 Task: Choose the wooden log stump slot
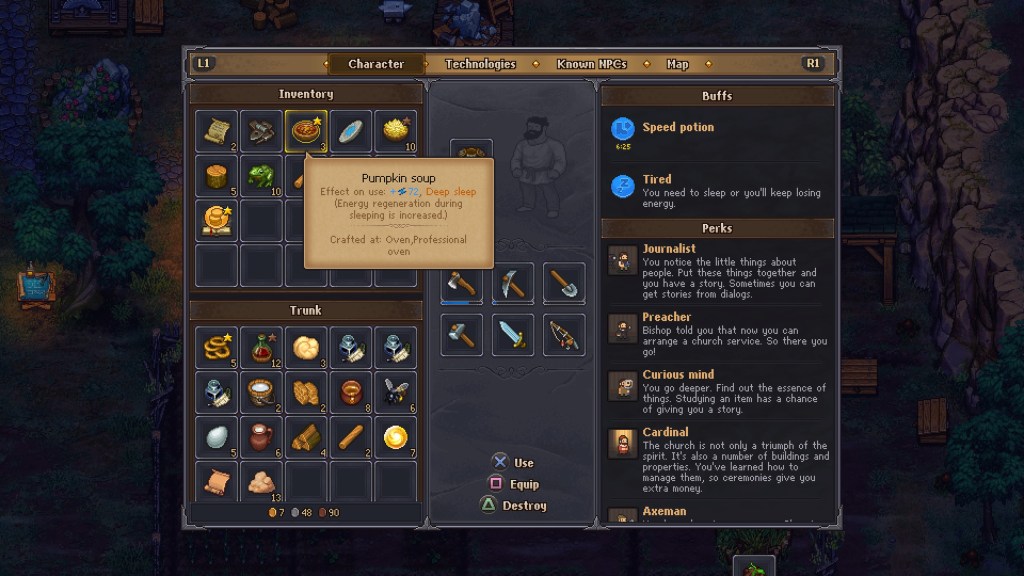click(216, 176)
